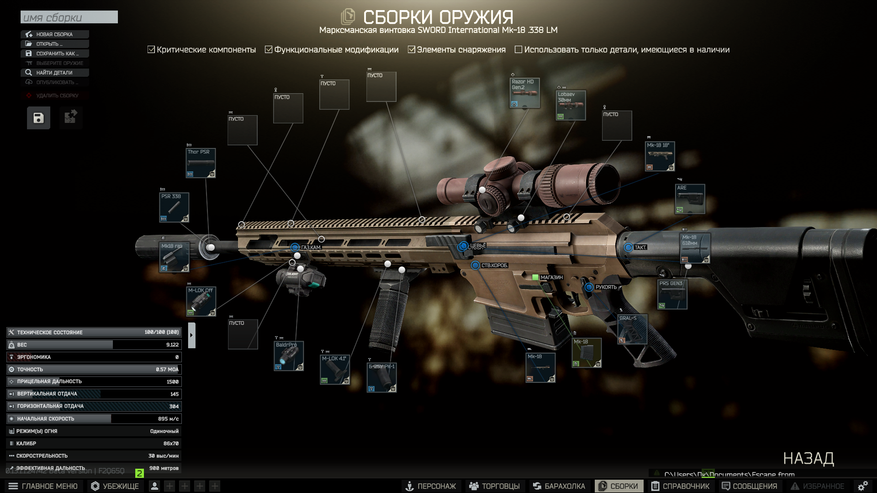Click the build name input field
Viewport: 877px width, 493px height.
pyautogui.click(x=68, y=17)
